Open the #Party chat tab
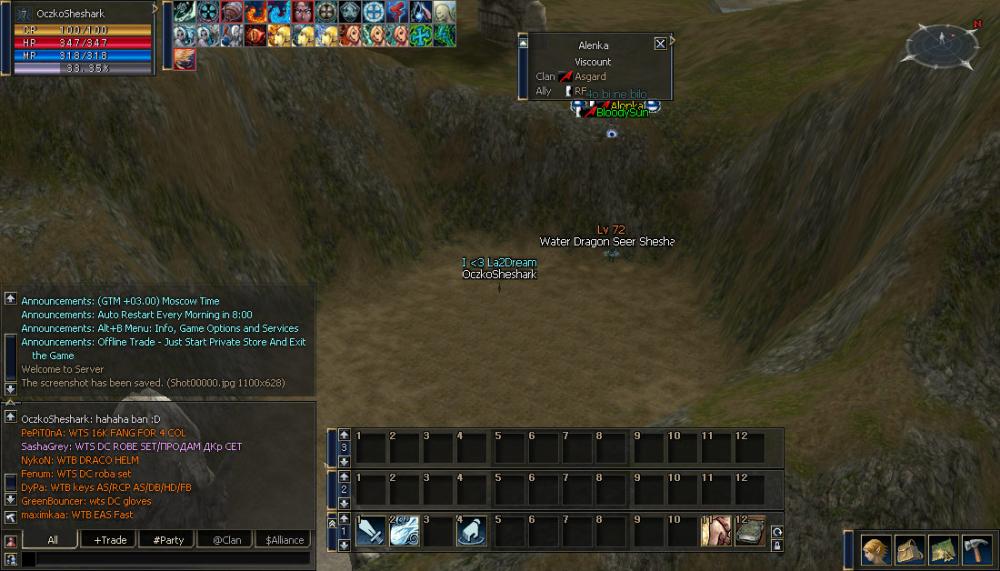 pyautogui.click(x=167, y=540)
